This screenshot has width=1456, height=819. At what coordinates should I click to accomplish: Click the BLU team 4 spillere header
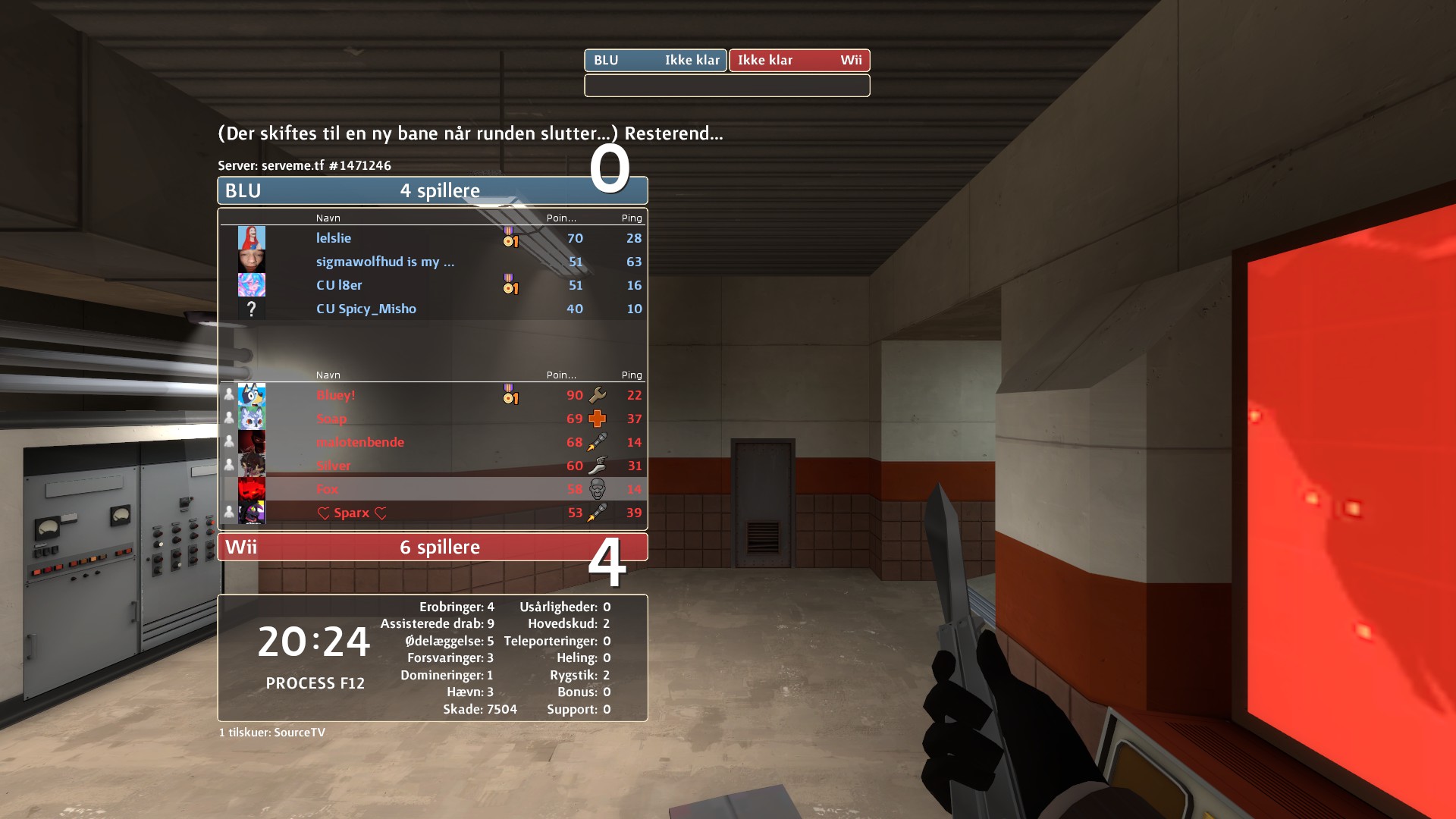click(432, 190)
